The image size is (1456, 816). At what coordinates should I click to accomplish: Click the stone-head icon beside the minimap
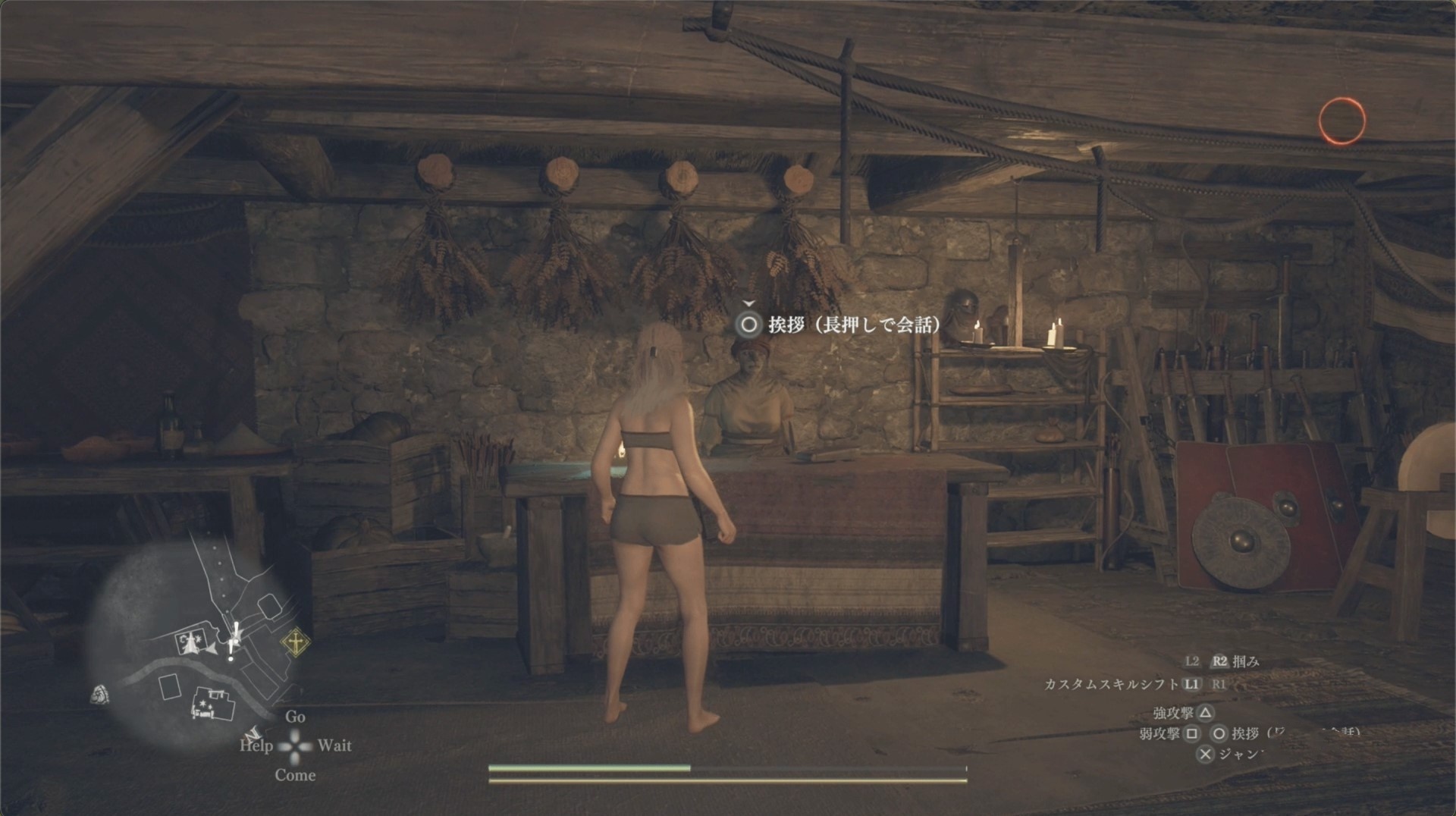click(x=99, y=694)
